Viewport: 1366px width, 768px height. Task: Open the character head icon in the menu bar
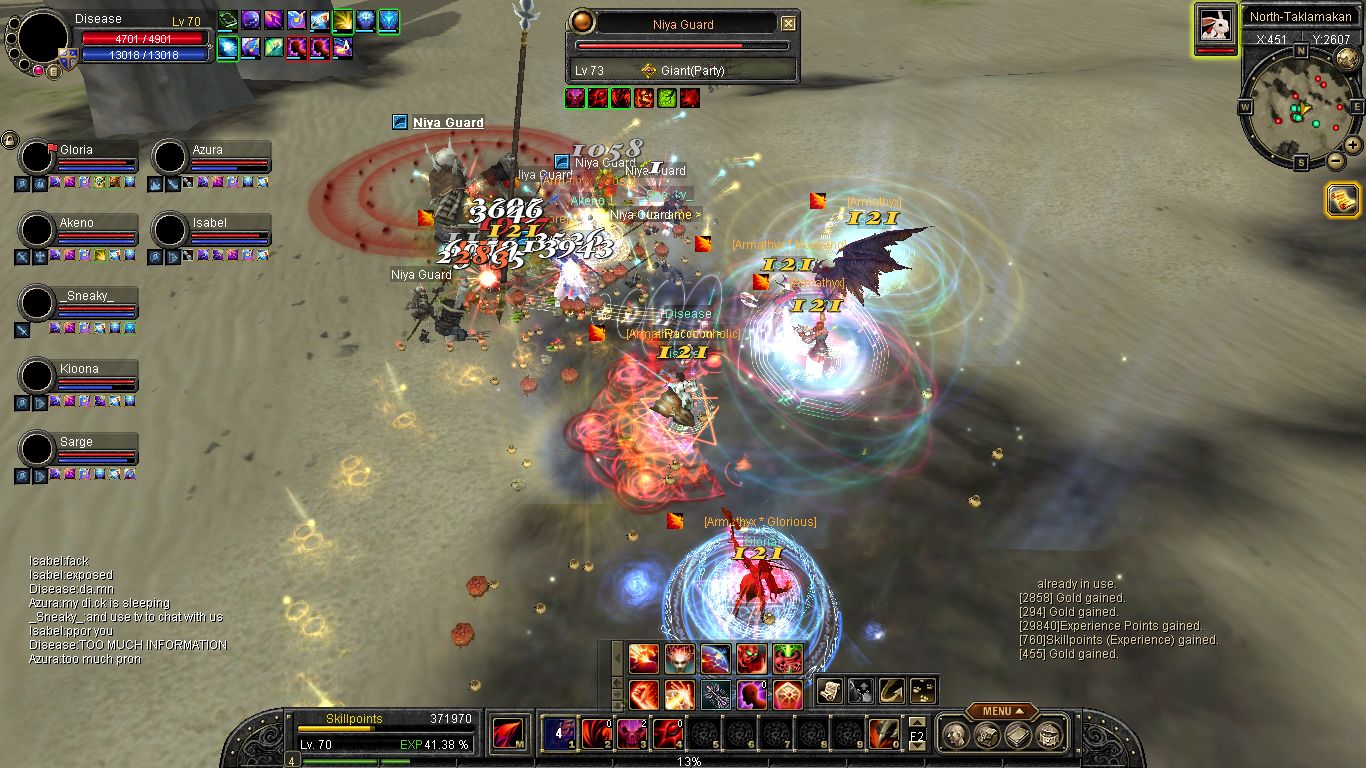point(957,735)
